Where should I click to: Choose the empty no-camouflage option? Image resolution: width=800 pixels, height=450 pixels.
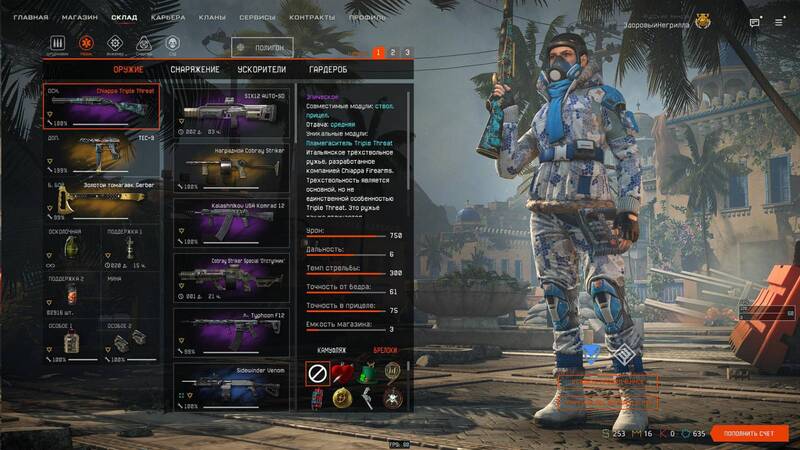pyautogui.click(x=317, y=374)
